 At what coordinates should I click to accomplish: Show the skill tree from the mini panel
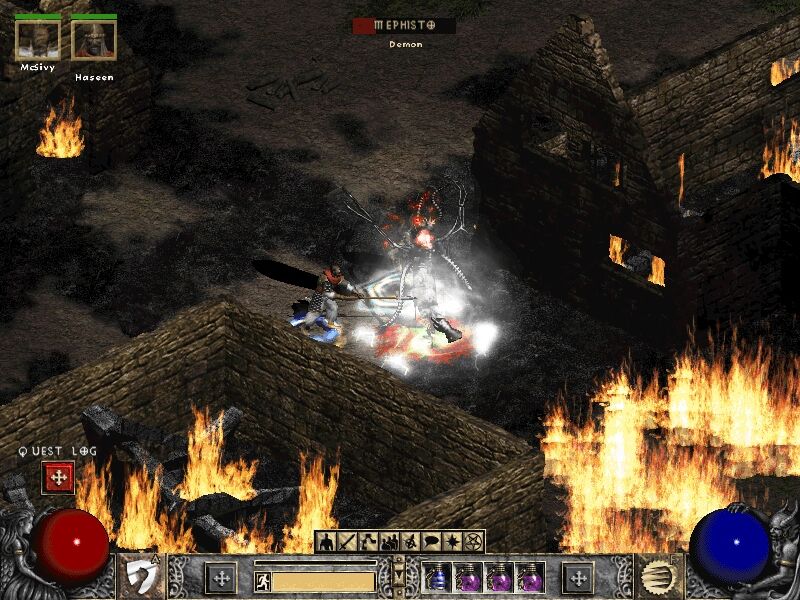coord(368,542)
